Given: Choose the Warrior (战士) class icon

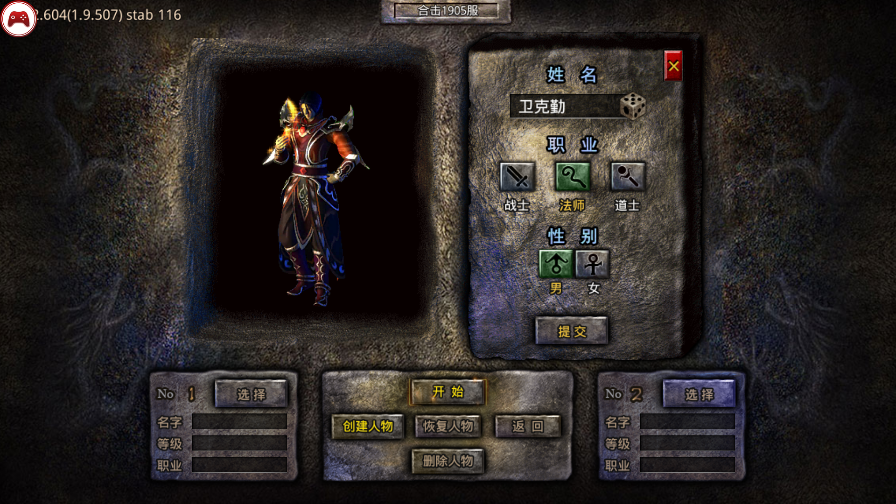Looking at the screenshot, I should pyautogui.click(x=517, y=177).
